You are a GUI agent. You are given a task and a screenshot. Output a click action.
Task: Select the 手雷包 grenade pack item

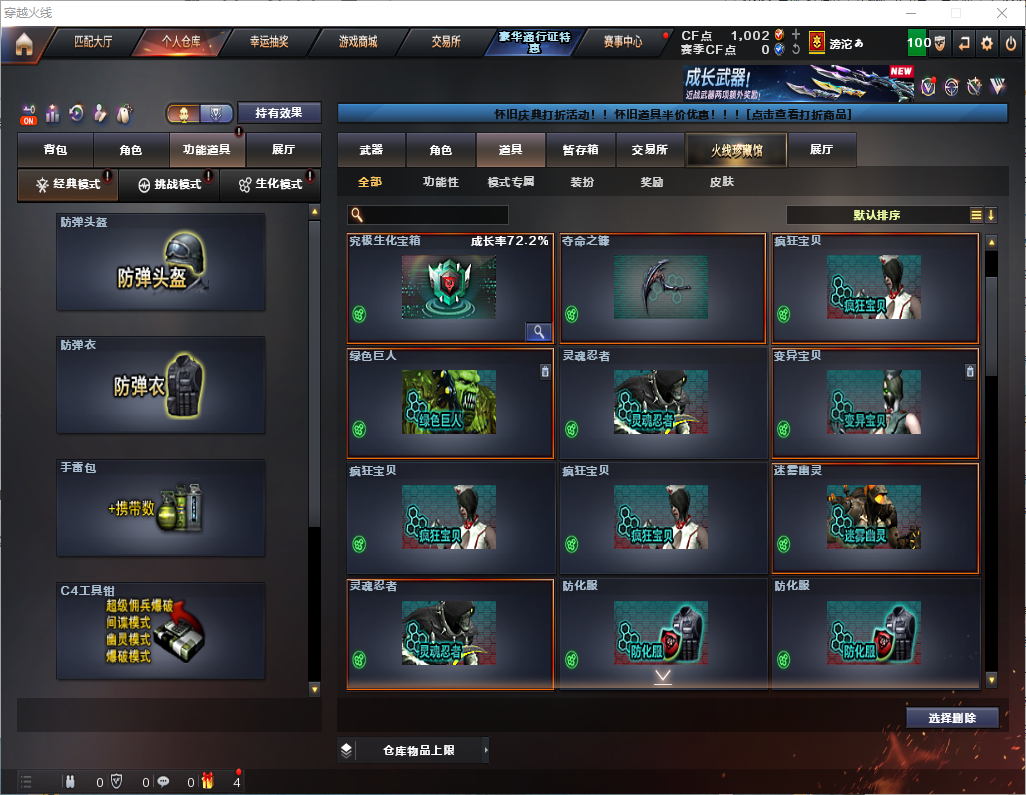160,509
